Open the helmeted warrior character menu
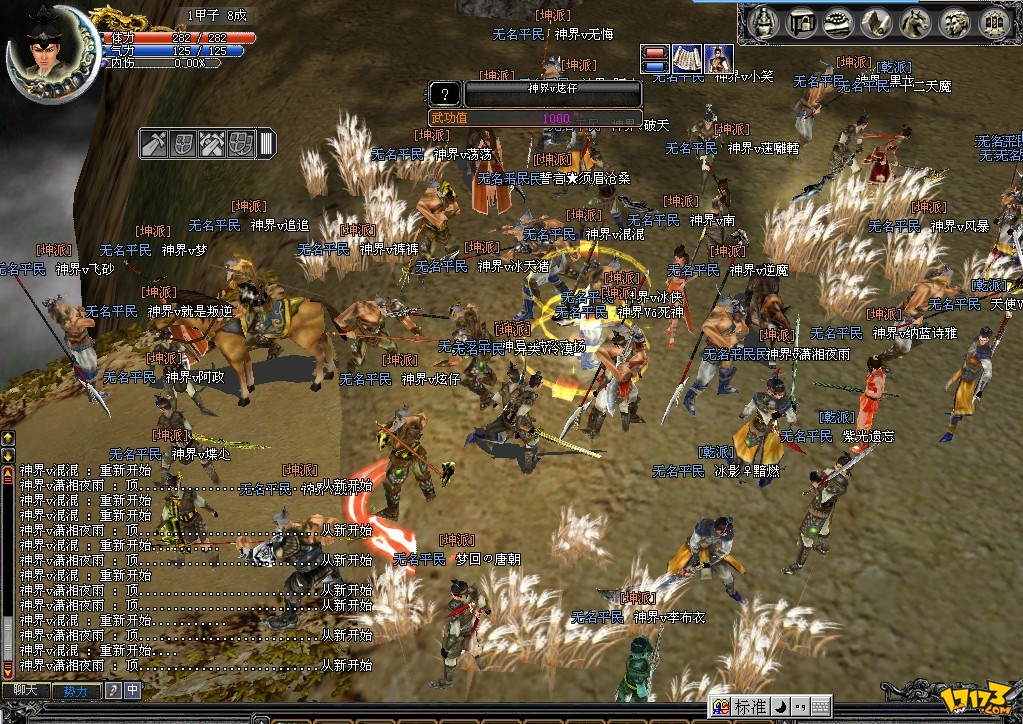Screen dimensions: 1023x724 pyautogui.click(x=764, y=21)
